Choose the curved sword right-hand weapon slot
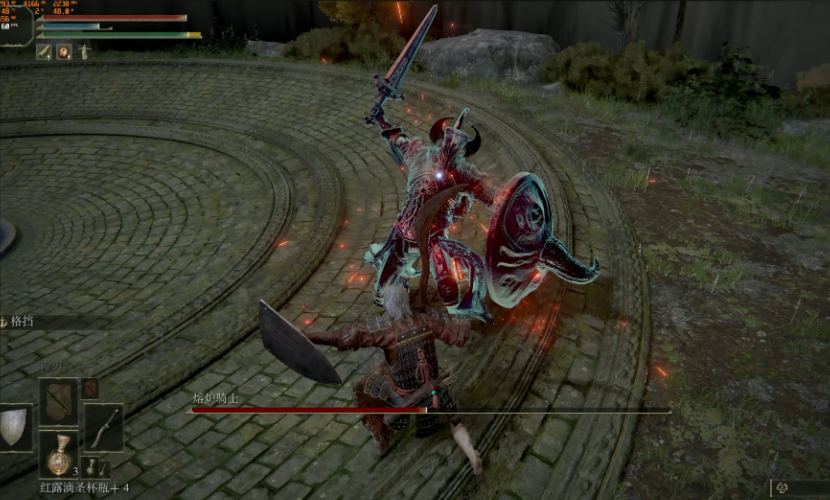Image resolution: width=830 pixels, height=500 pixels. click(103, 426)
